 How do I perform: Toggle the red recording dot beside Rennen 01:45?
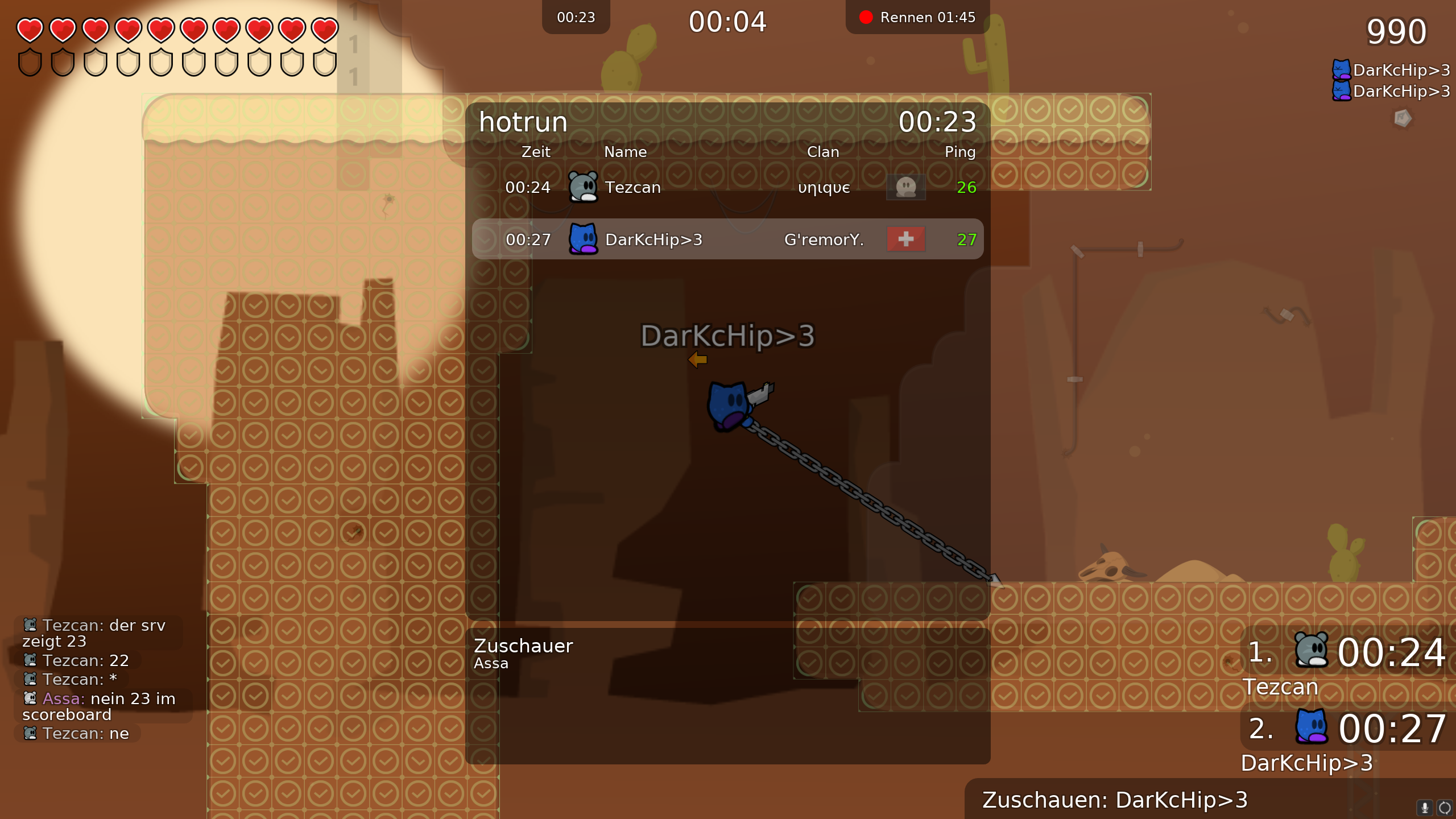click(x=866, y=17)
